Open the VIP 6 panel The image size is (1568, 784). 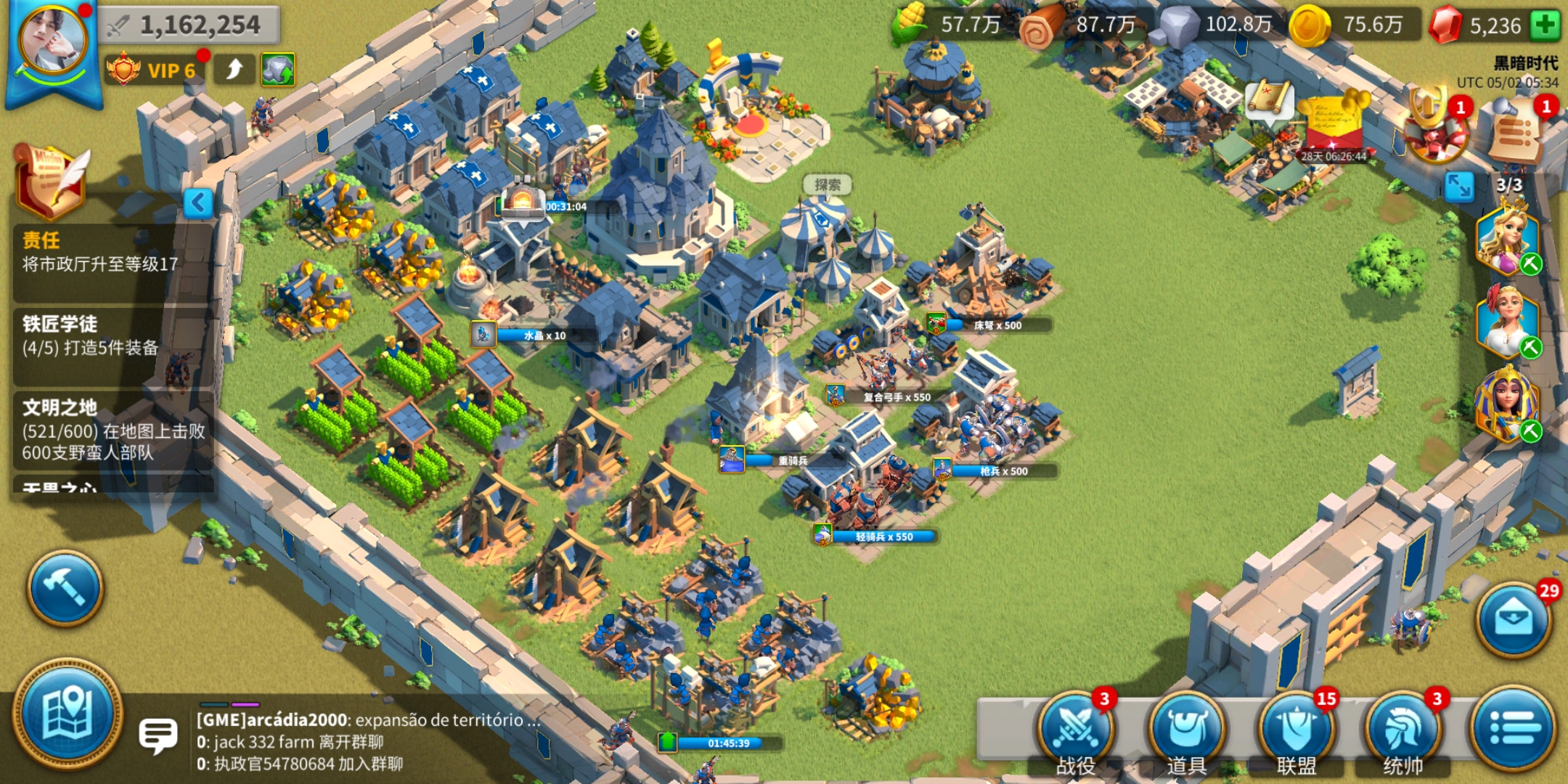click(154, 70)
